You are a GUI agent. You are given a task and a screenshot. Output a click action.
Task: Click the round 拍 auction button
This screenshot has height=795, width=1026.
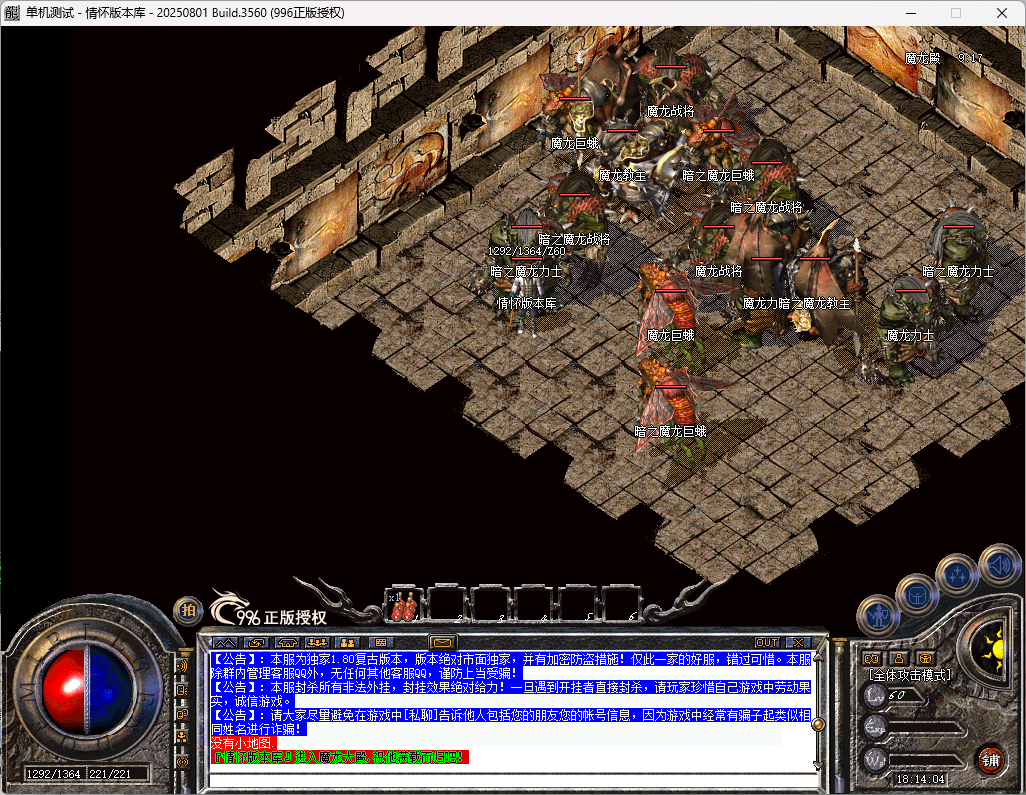point(187,609)
